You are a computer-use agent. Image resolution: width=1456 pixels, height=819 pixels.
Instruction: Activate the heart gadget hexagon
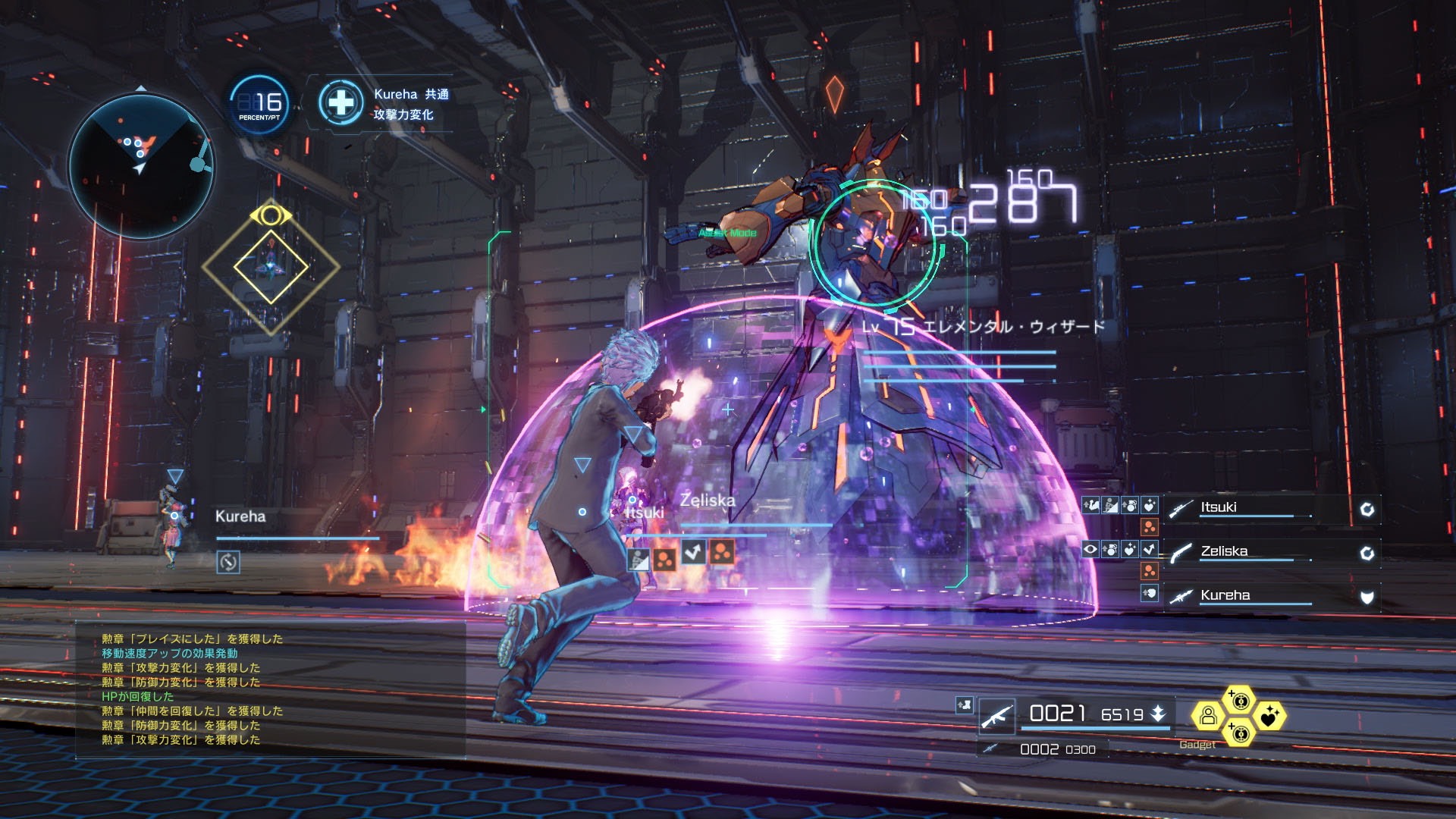[x=1269, y=715]
